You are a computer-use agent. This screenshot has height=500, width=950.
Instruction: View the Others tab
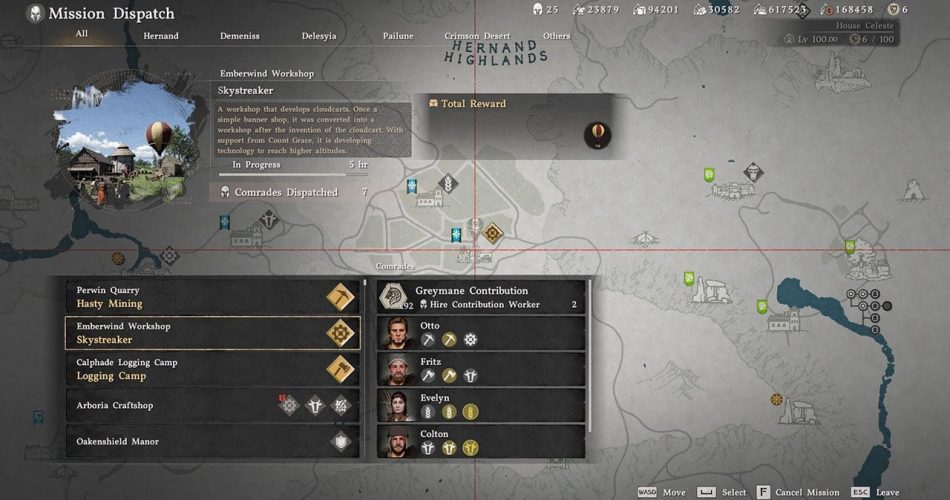click(x=556, y=36)
